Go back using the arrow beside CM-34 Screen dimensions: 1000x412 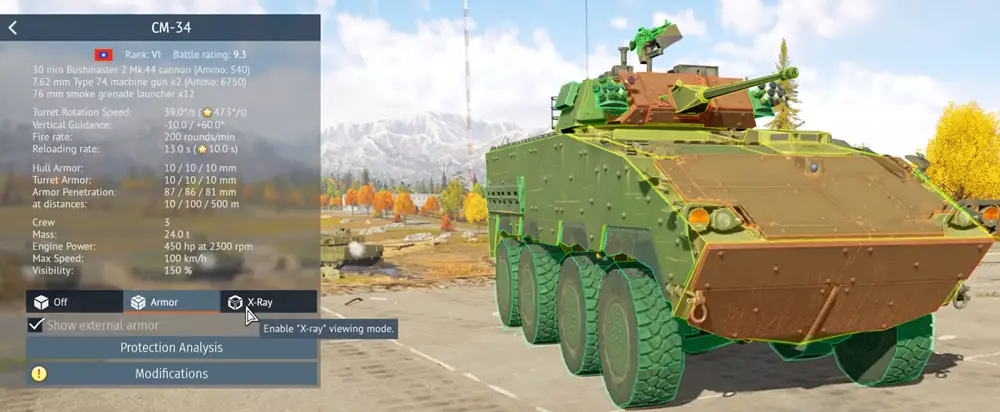12,27
